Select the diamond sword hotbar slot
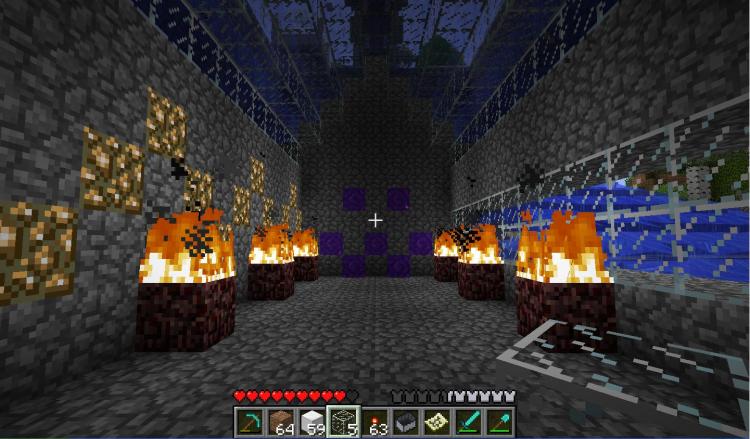The height and width of the screenshot is (439, 750). click(468, 421)
